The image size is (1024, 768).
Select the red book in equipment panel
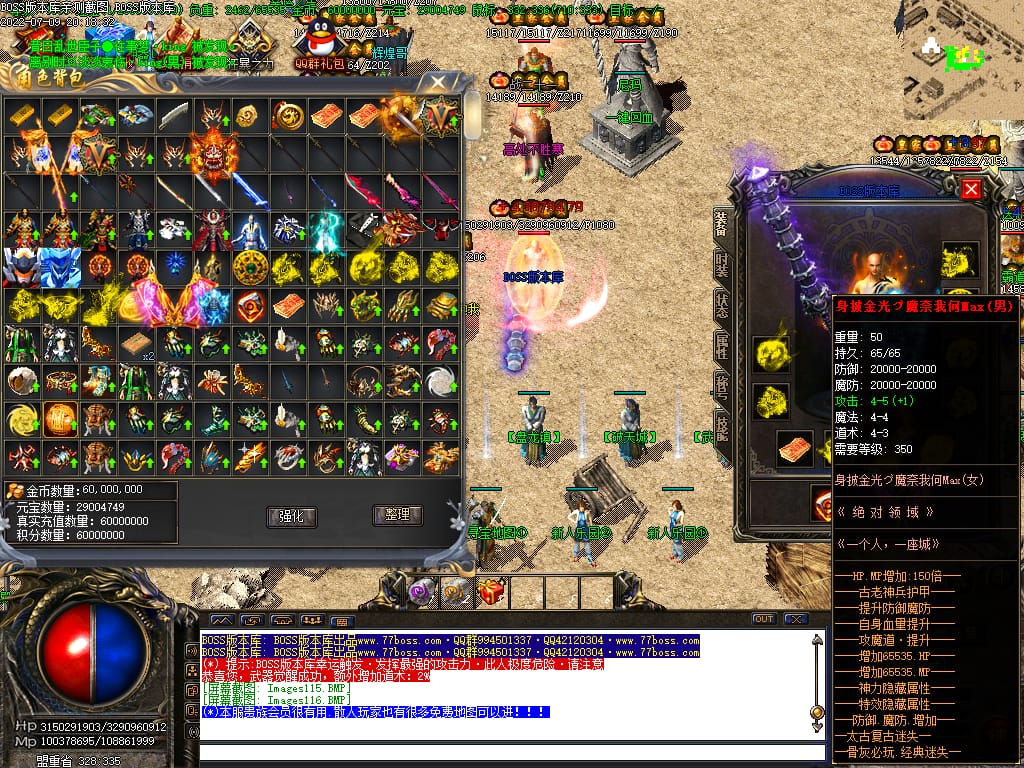[x=795, y=447]
